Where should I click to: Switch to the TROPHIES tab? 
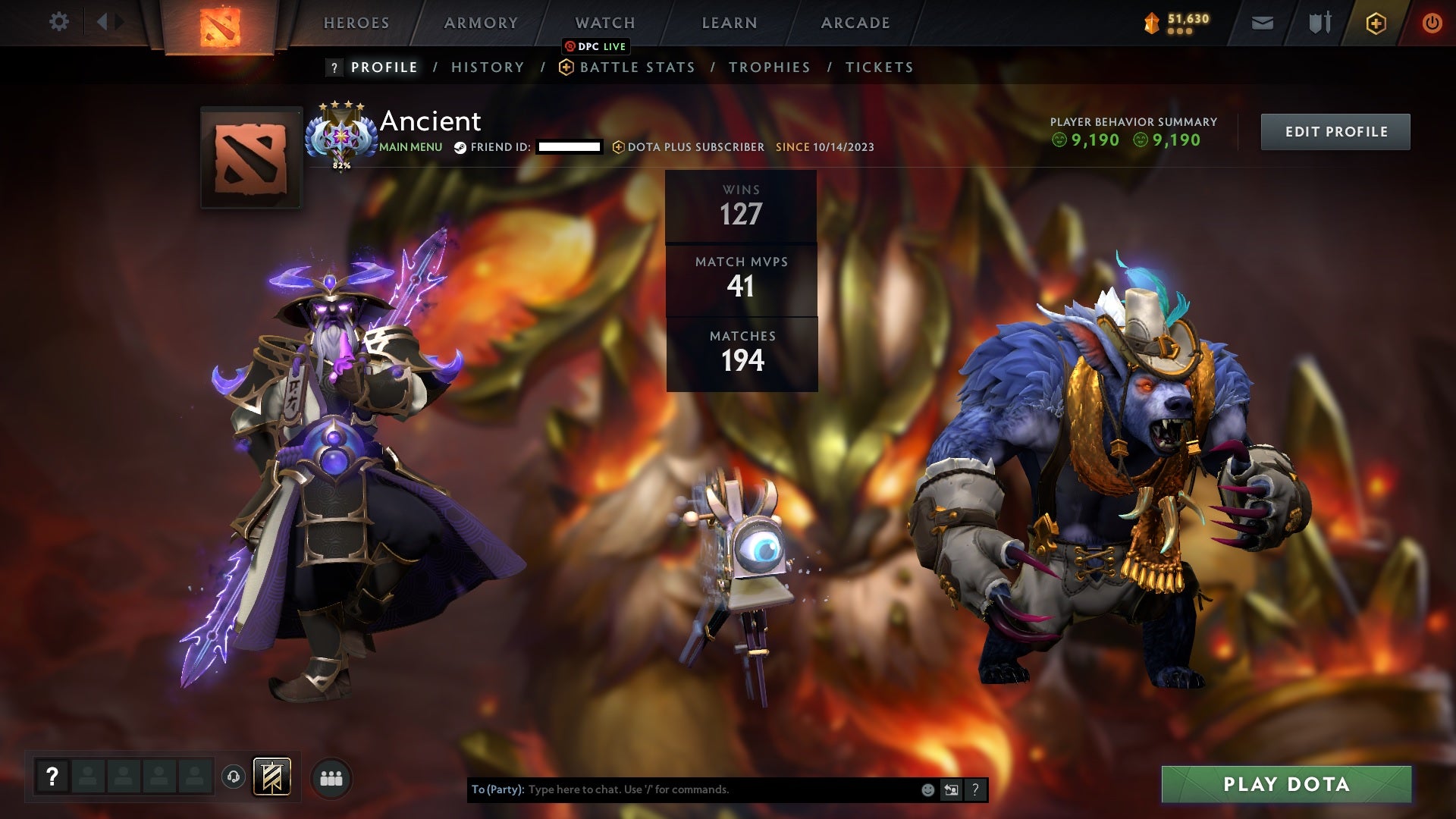tap(770, 67)
